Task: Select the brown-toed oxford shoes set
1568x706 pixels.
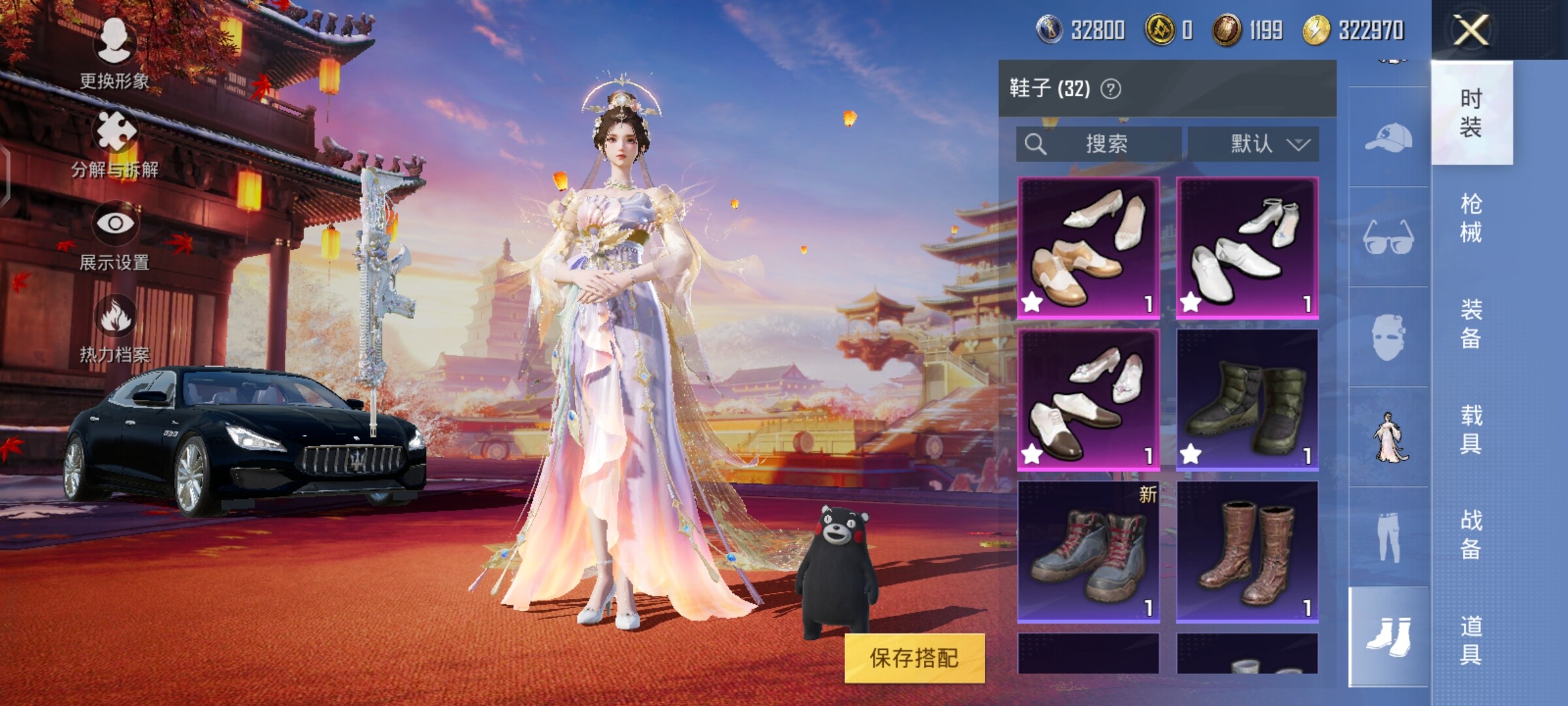Action: (x=1088, y=399)
